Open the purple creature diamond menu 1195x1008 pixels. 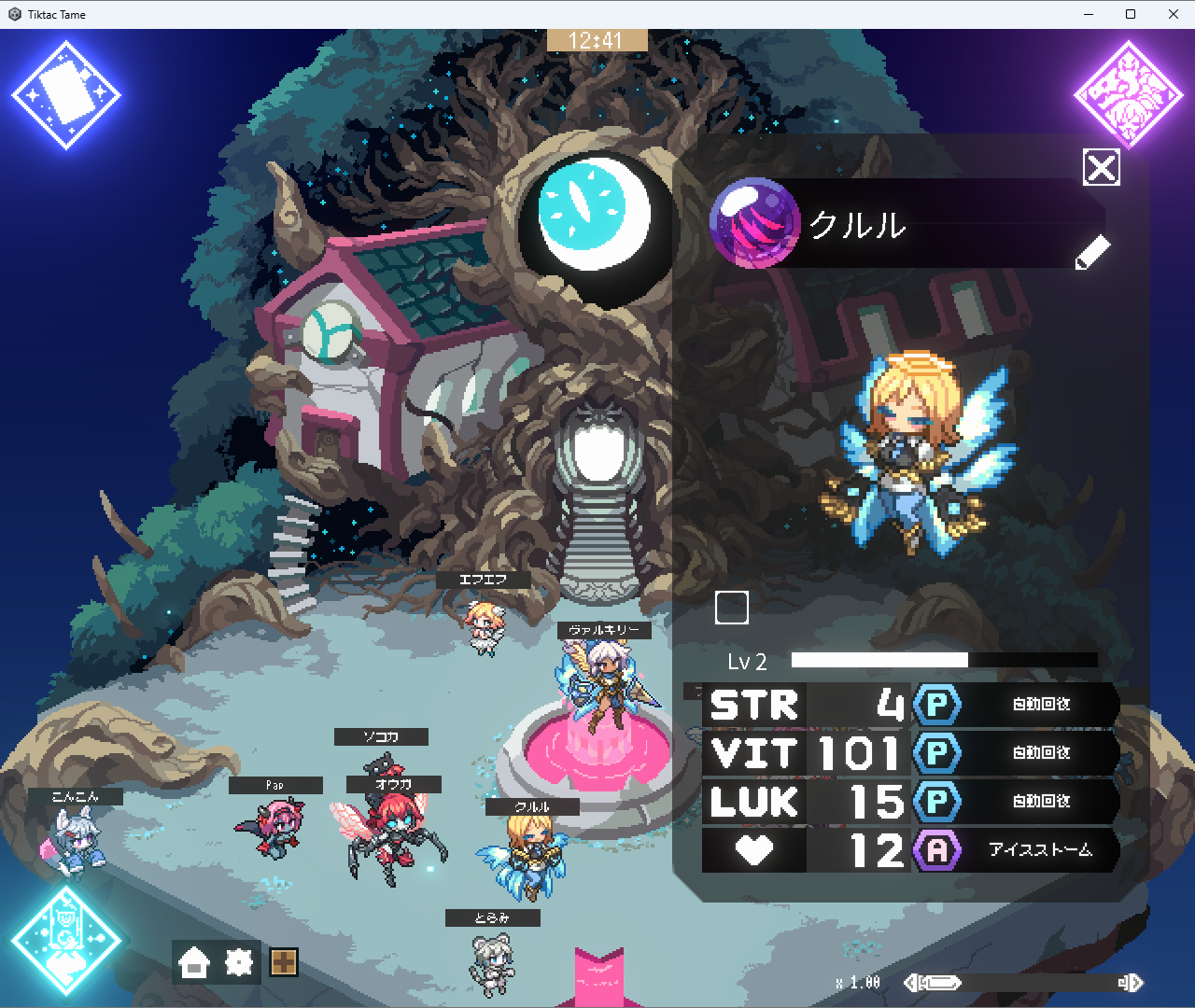1129,95
